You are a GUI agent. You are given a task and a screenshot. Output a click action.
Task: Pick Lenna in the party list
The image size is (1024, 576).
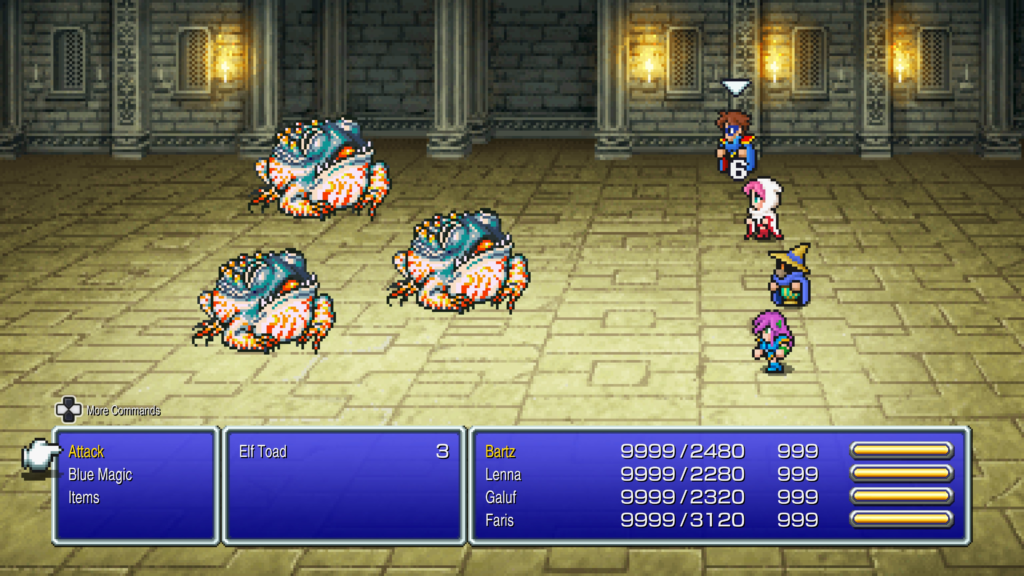[x=503, y=474]
